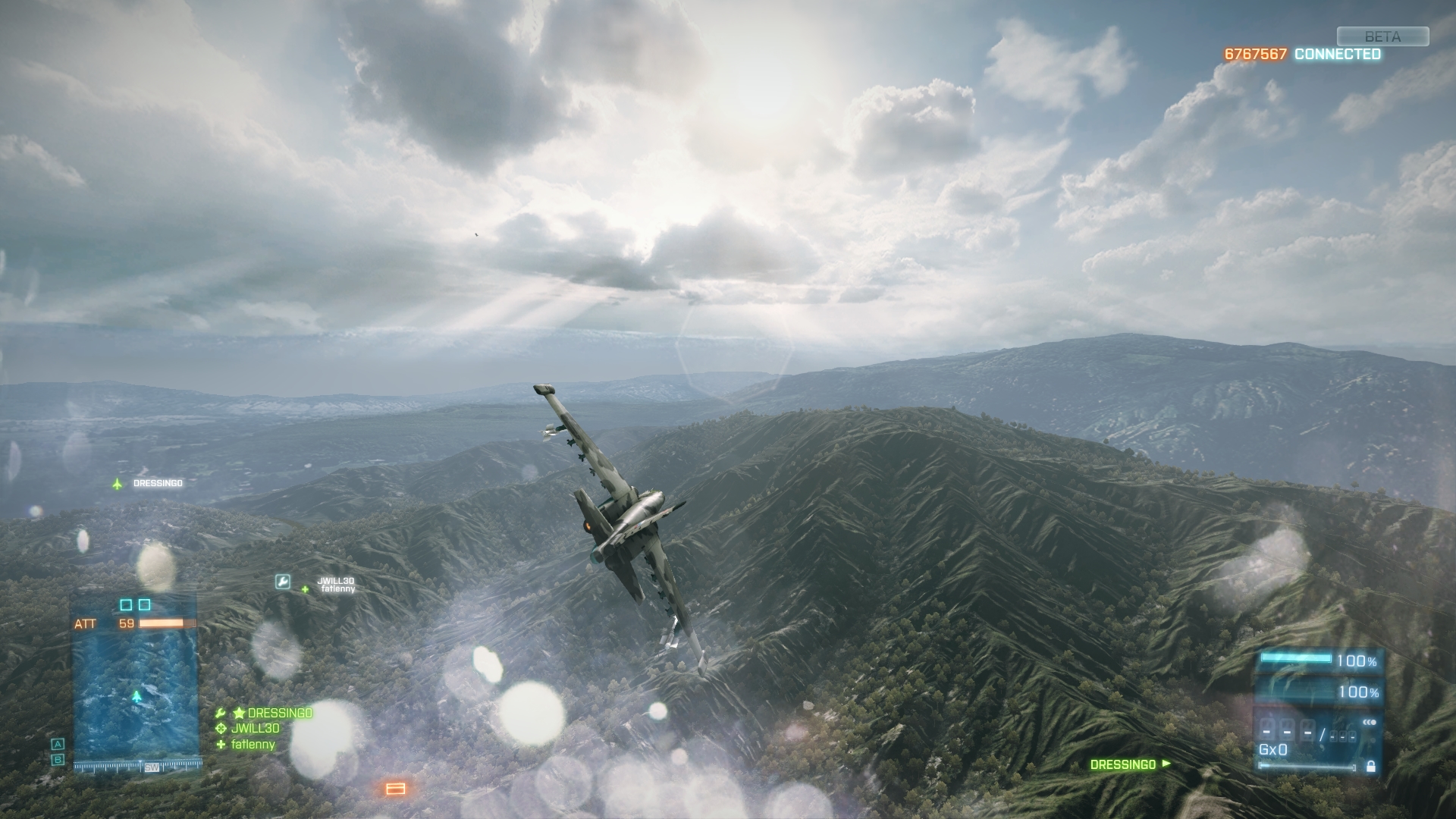Viewport: 1456px width, 819px height.
Task: Click the BETA label box
Action: pos(1382,36)
